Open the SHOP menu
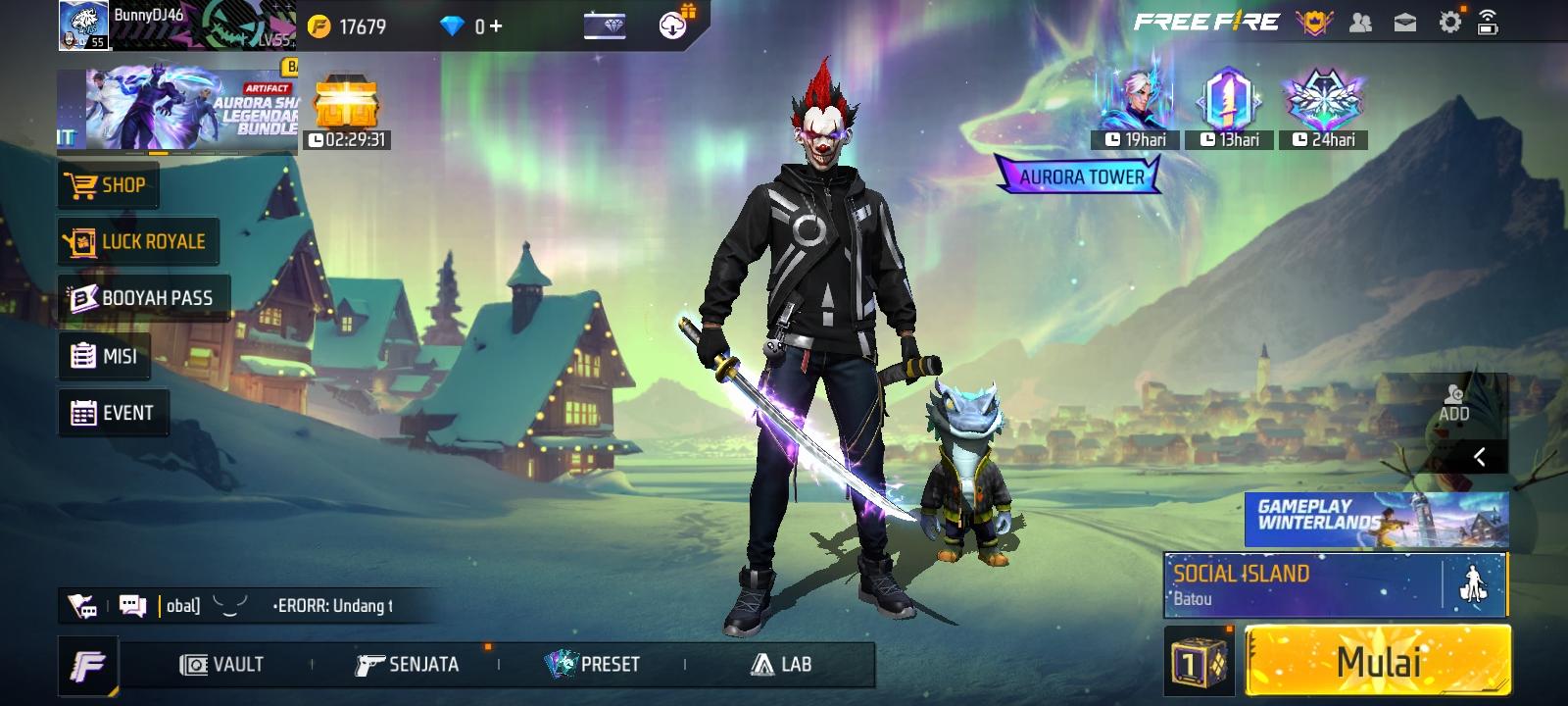 tap(108, 185)
